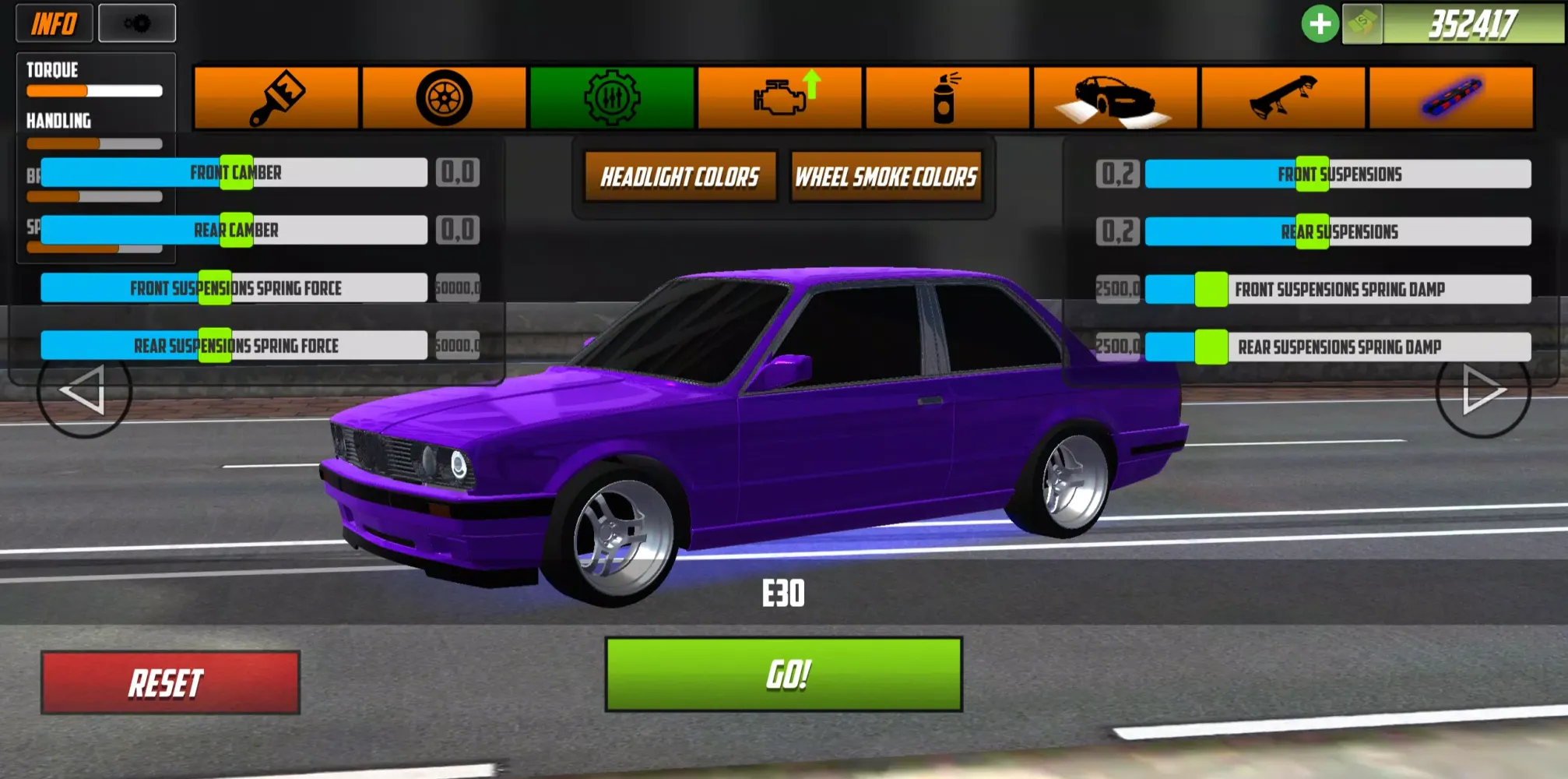
Task: Click the Front Camber slider handle
Action: click(x=236, y=172)
